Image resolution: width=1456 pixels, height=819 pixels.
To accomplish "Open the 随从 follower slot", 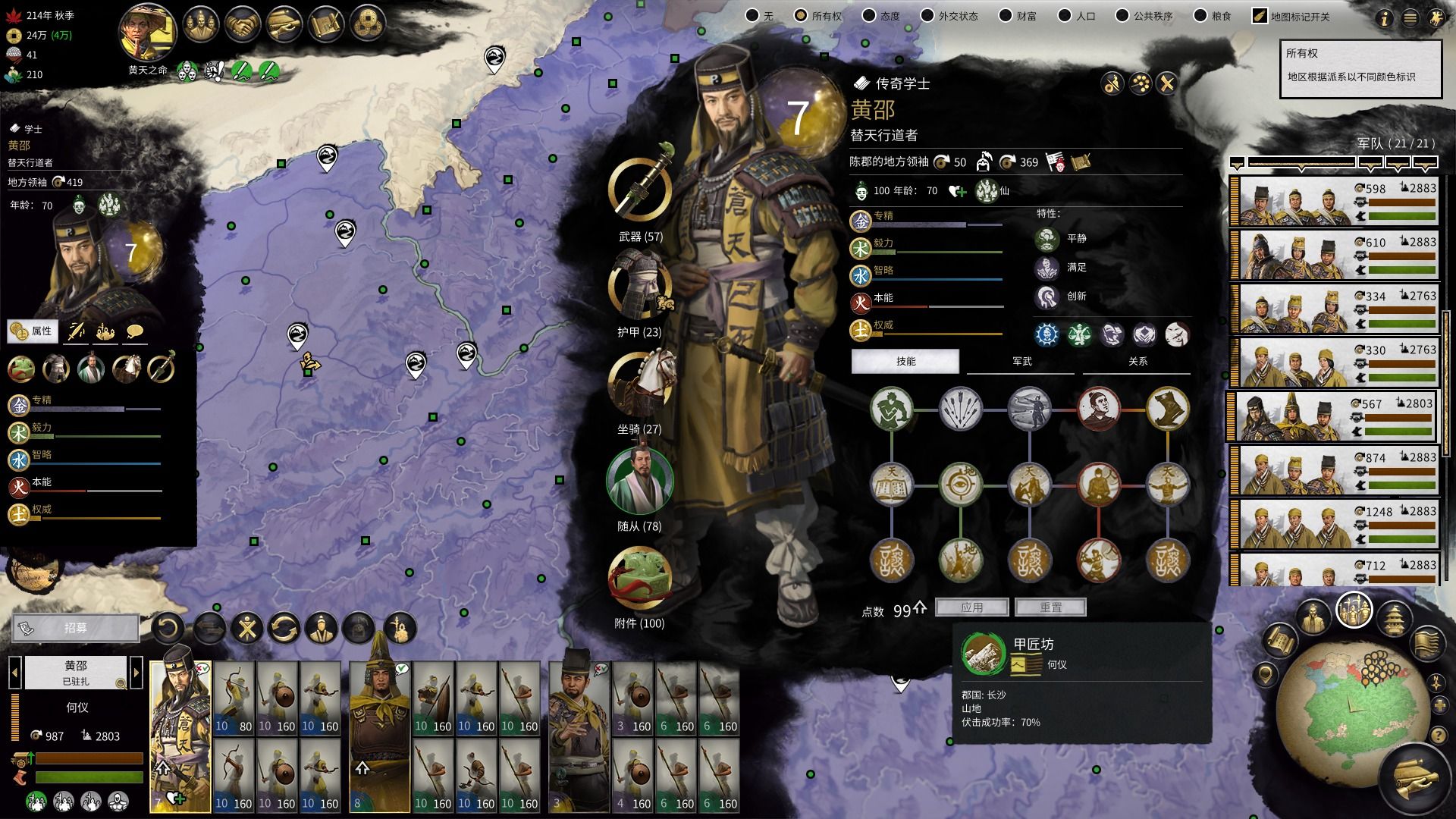I will [x=640, y=482].
